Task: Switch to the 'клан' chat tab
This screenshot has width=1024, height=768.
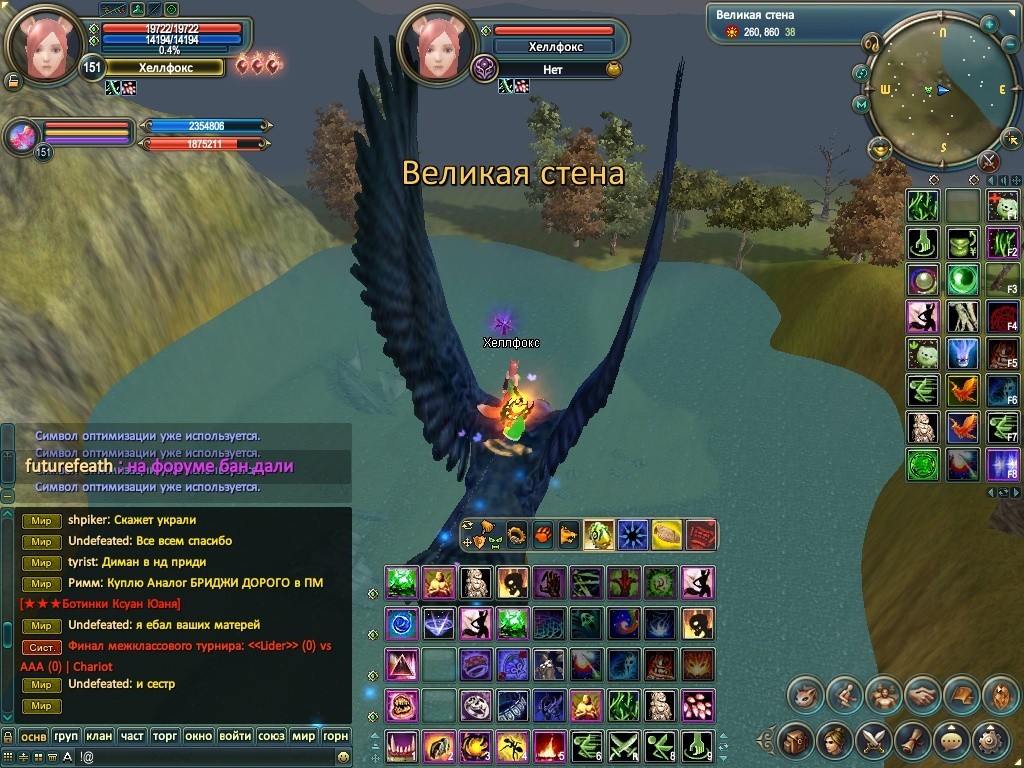Action: coord(99,736)
